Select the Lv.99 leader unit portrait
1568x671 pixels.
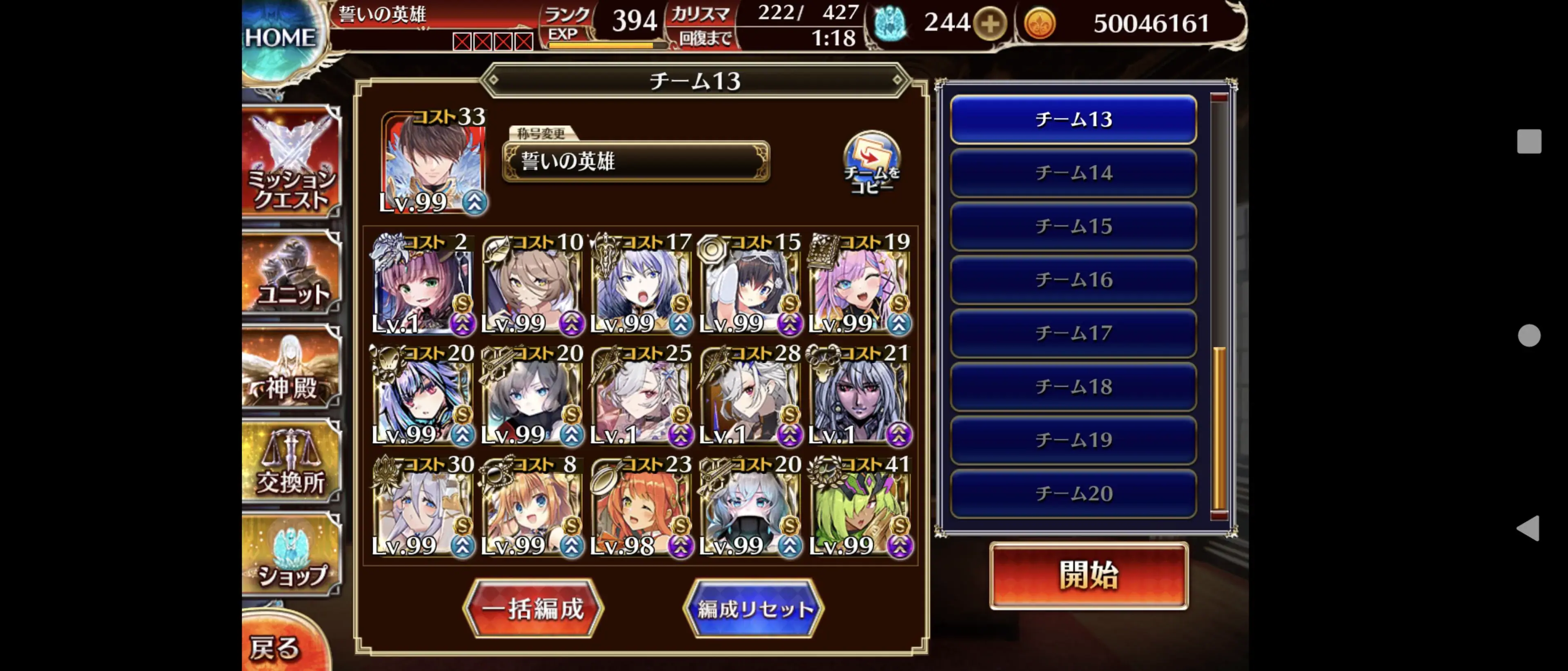tap(435, 161)
